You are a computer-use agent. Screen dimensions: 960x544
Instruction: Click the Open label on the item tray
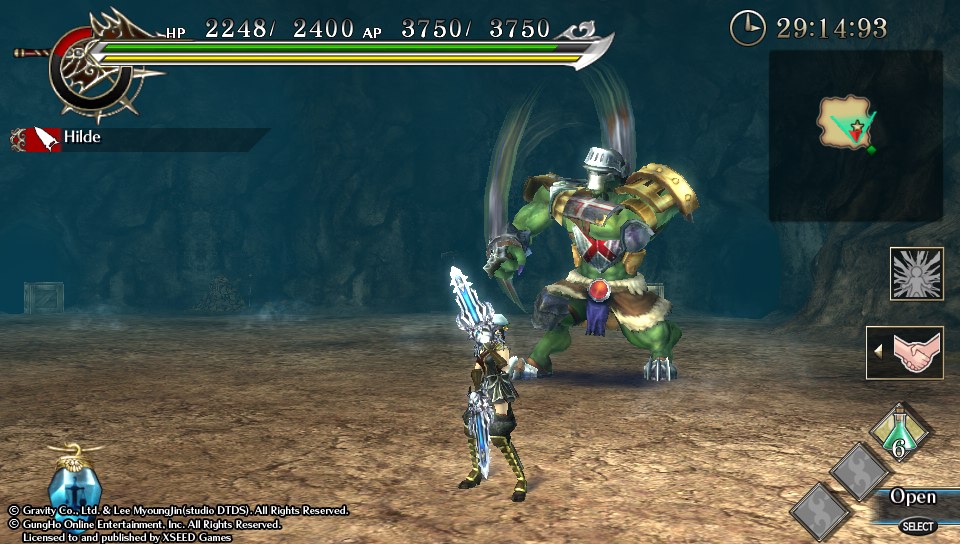pos(913,497)
